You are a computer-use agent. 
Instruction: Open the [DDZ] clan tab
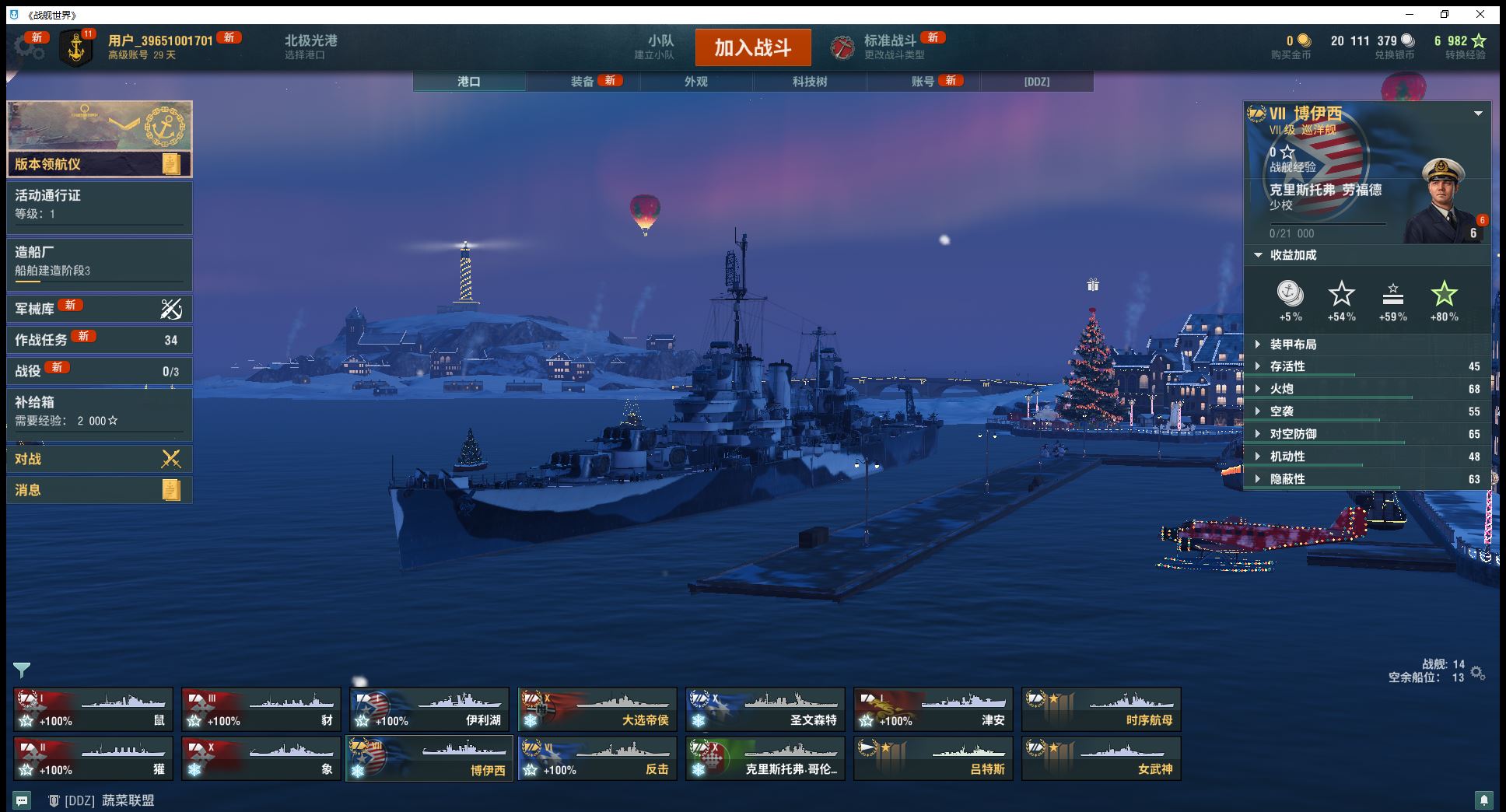(x=1036, y=81)
